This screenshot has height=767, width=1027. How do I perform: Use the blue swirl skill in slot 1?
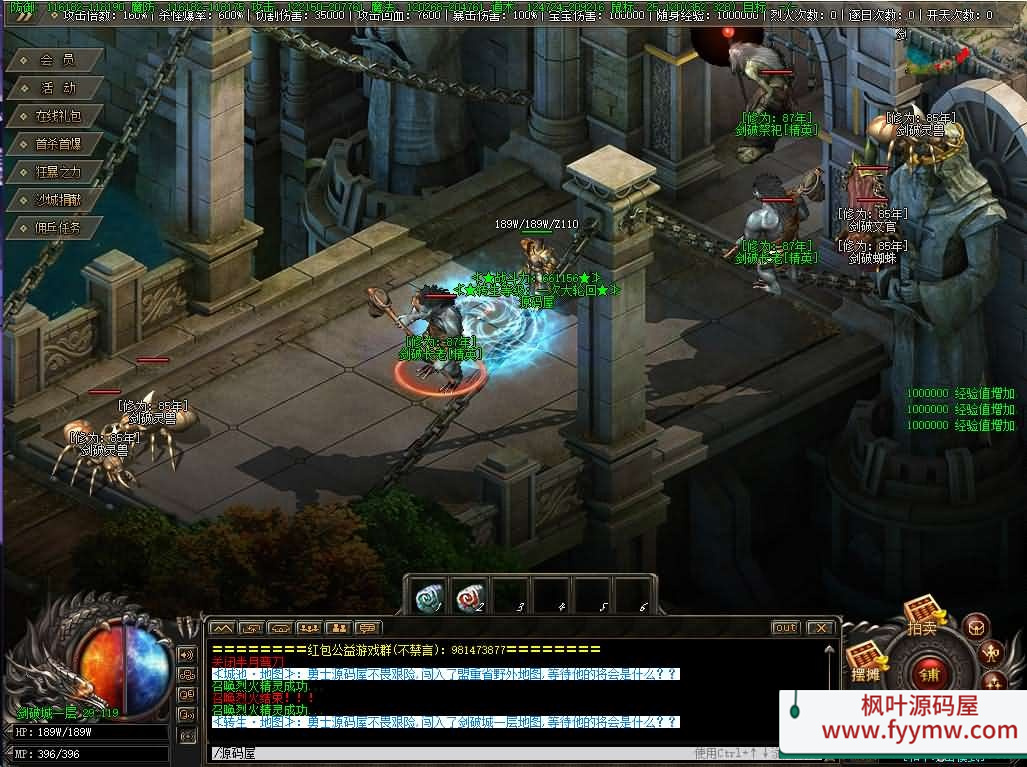pos(429,596)
